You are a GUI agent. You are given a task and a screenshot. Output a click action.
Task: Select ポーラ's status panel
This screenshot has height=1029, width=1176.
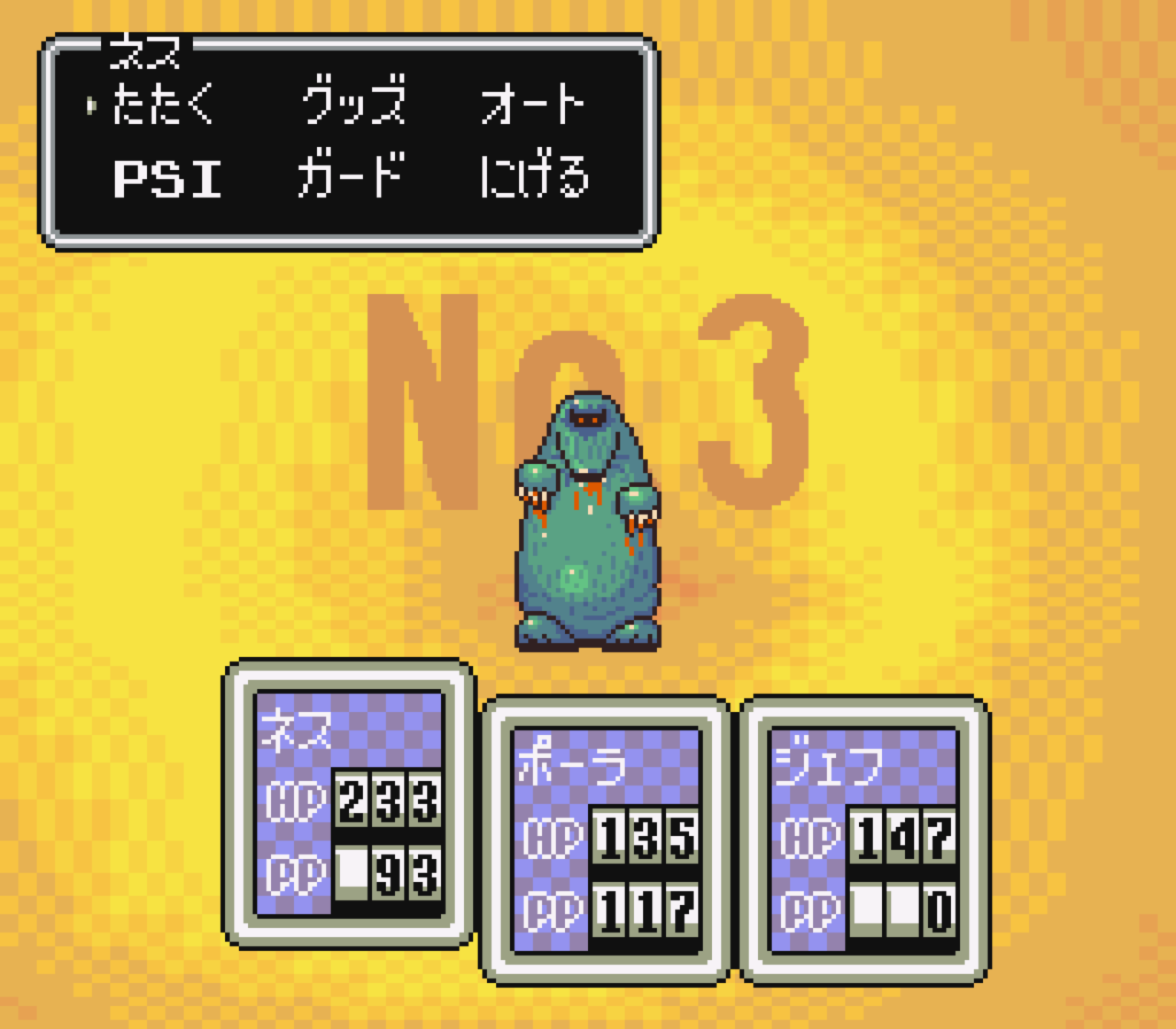pyautogui.click(x=605, y=840)
